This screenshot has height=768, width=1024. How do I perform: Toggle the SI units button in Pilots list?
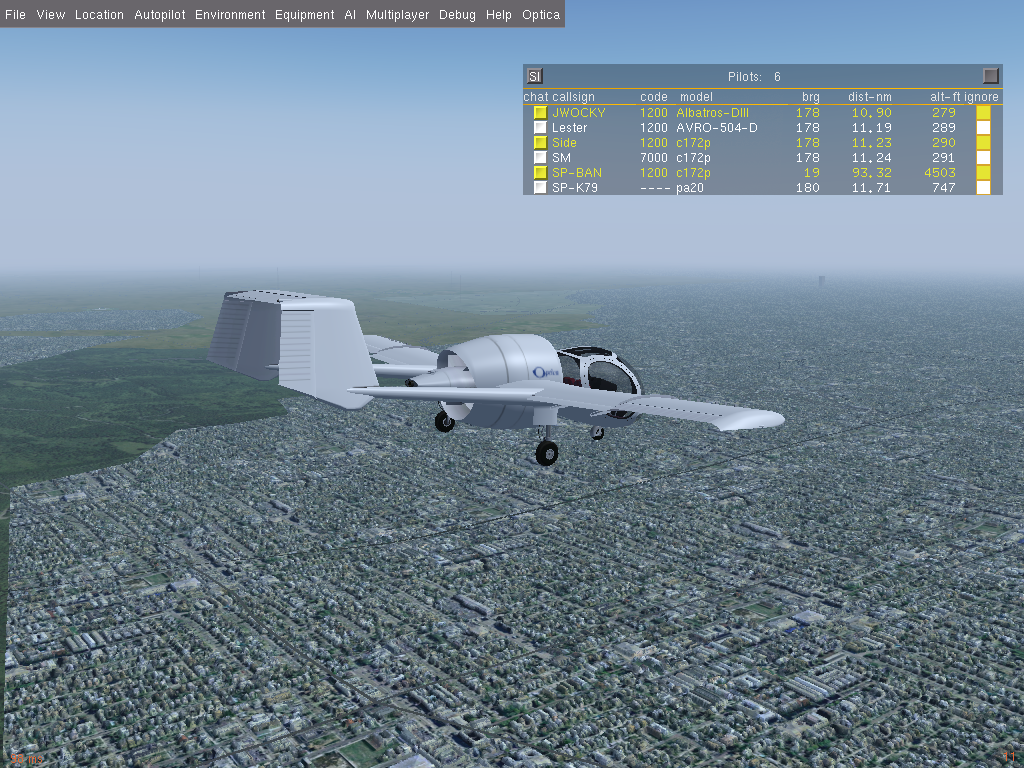[x=534, y=76]
